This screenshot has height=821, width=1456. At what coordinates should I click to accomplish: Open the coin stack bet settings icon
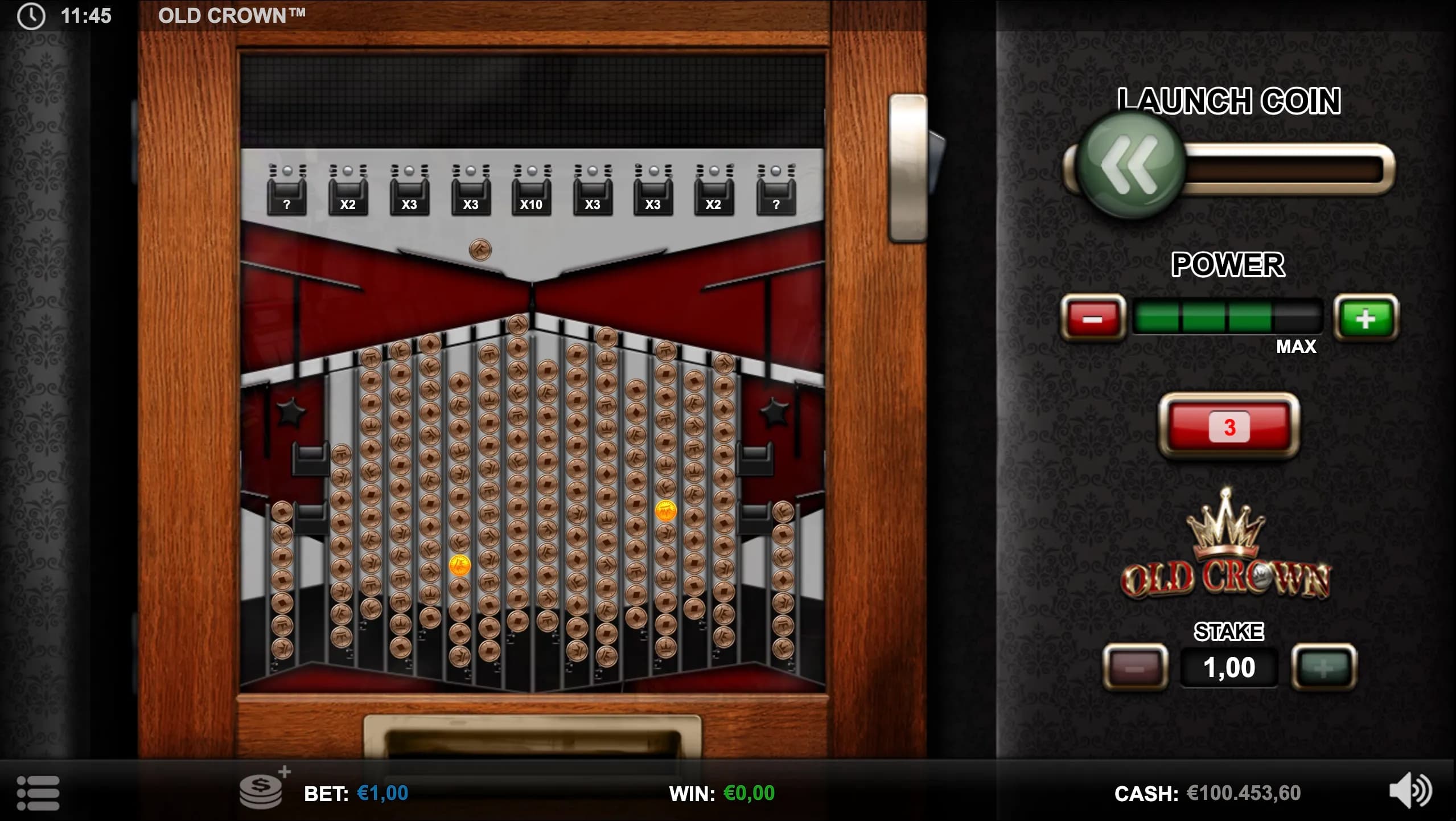(x=262, y=791)
